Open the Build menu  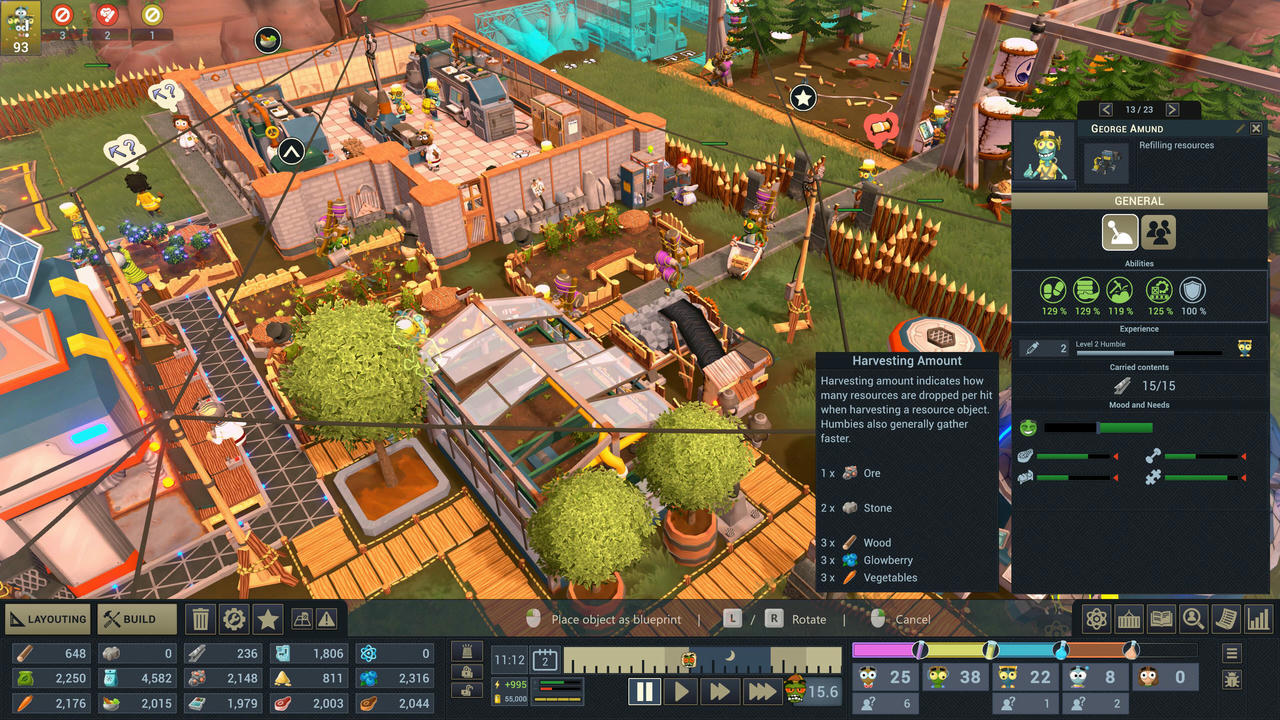point(137,619)
